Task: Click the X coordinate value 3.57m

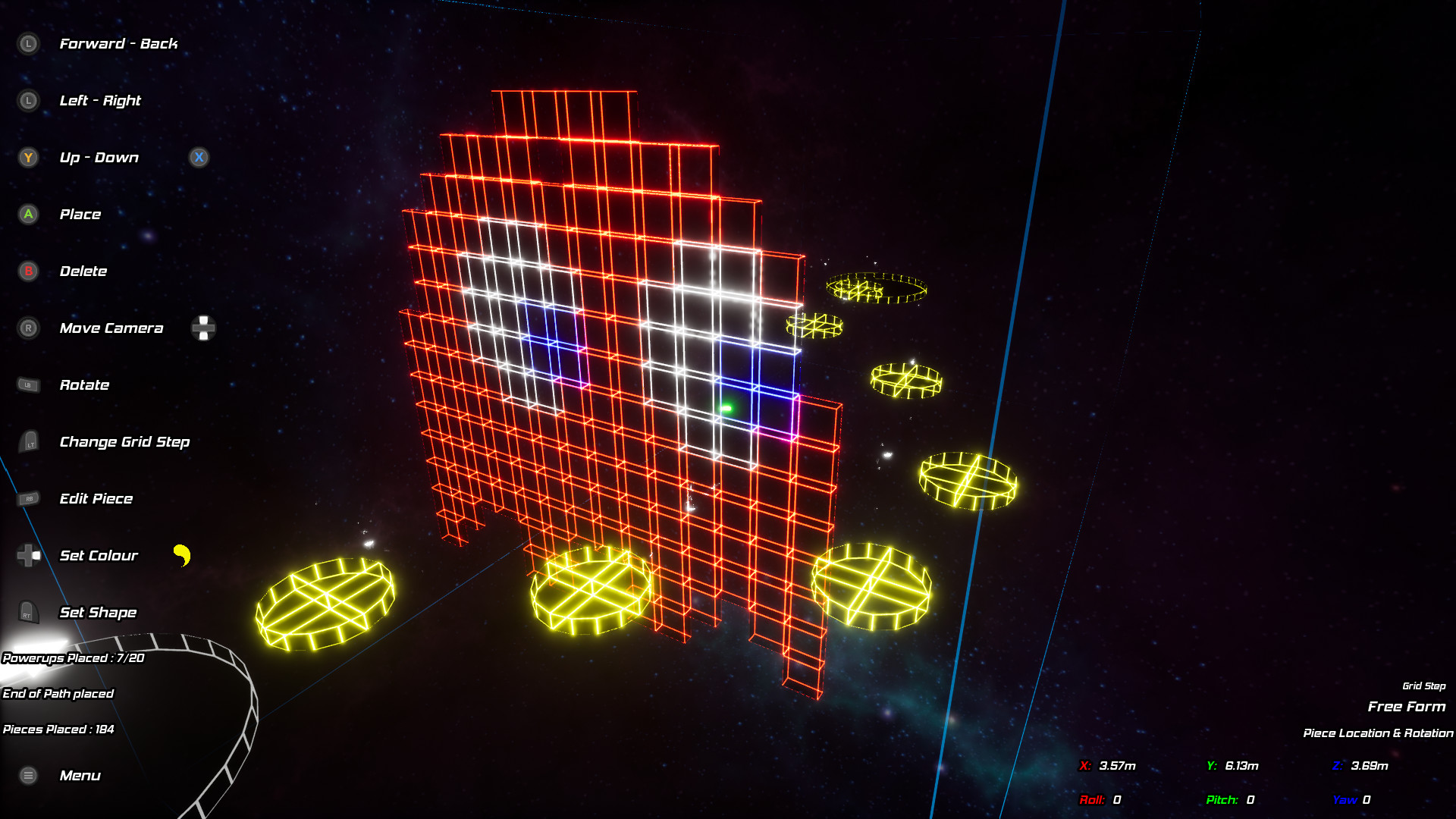Action: pyautogui.click(x=1117, y=766)
